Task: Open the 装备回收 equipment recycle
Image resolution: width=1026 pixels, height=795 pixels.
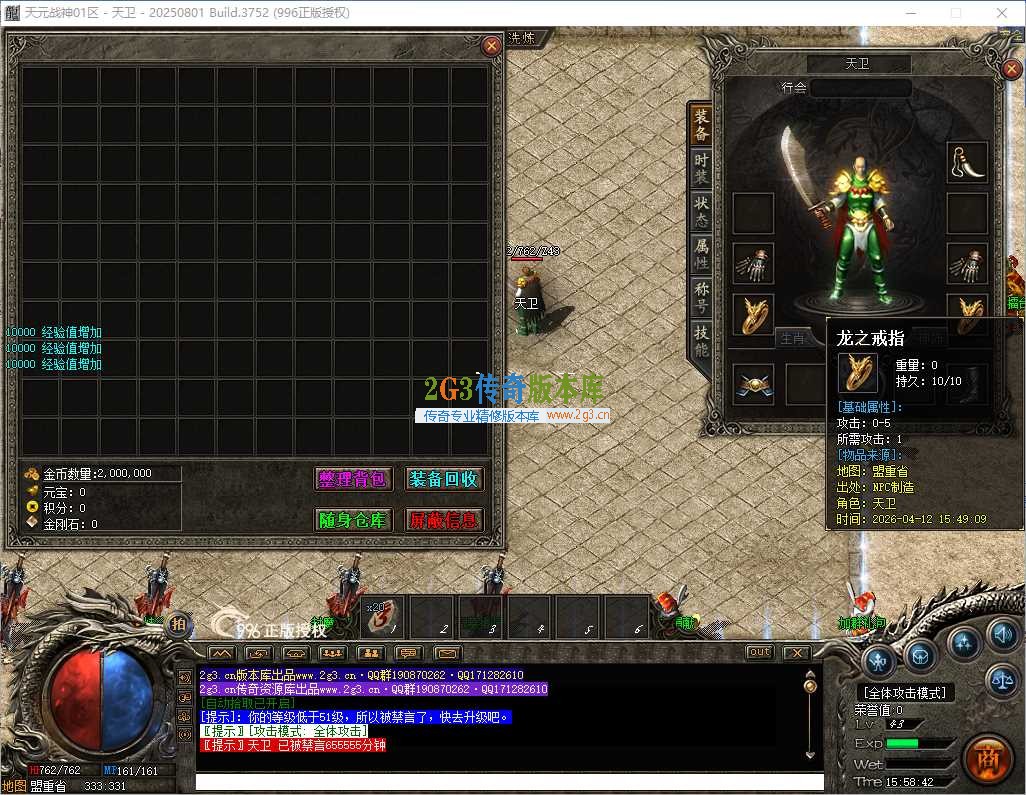Action: coord(443,479)
